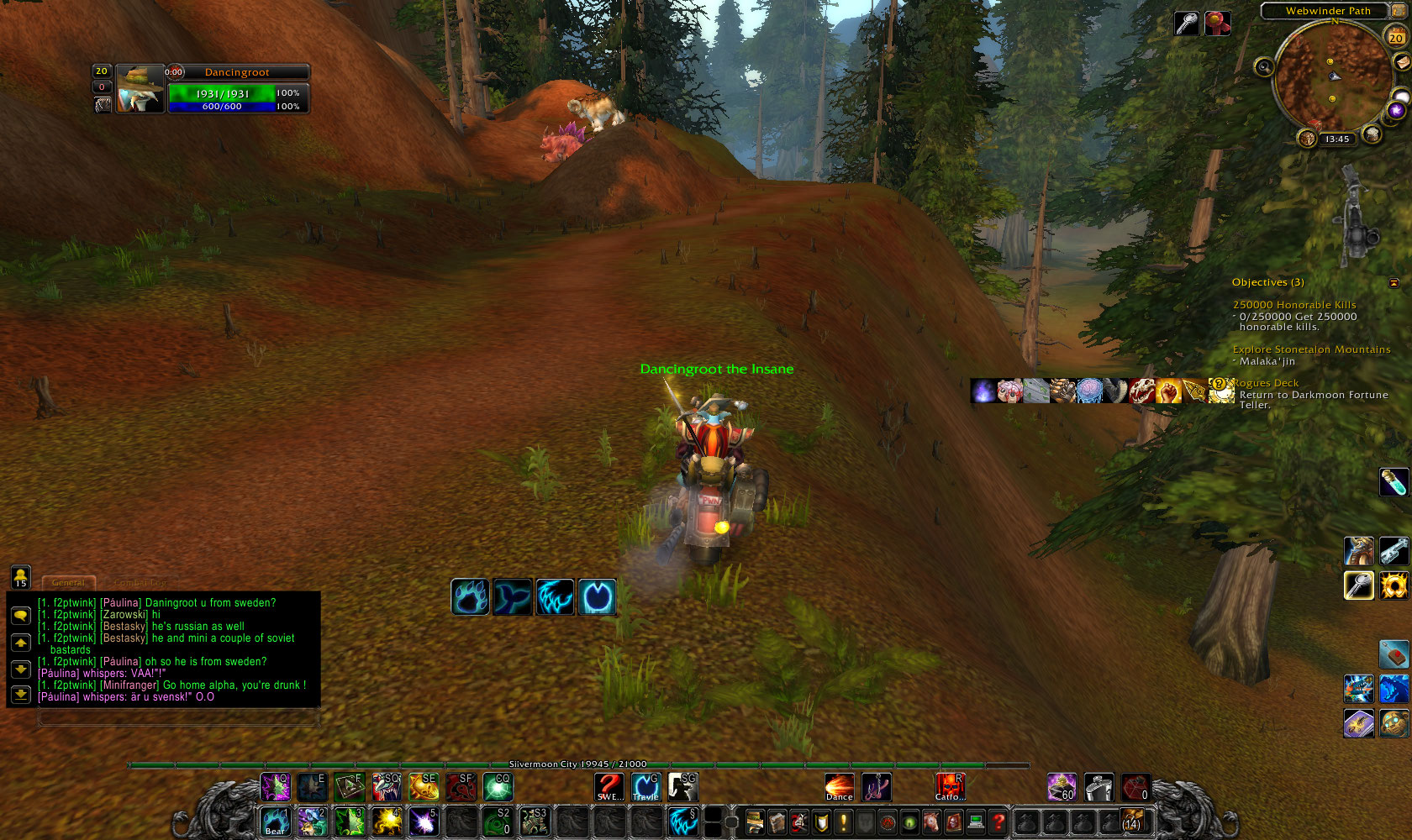Open the chat speech bubble menu
This screenshot has width=1412, height=840.
tap(21, 616)
